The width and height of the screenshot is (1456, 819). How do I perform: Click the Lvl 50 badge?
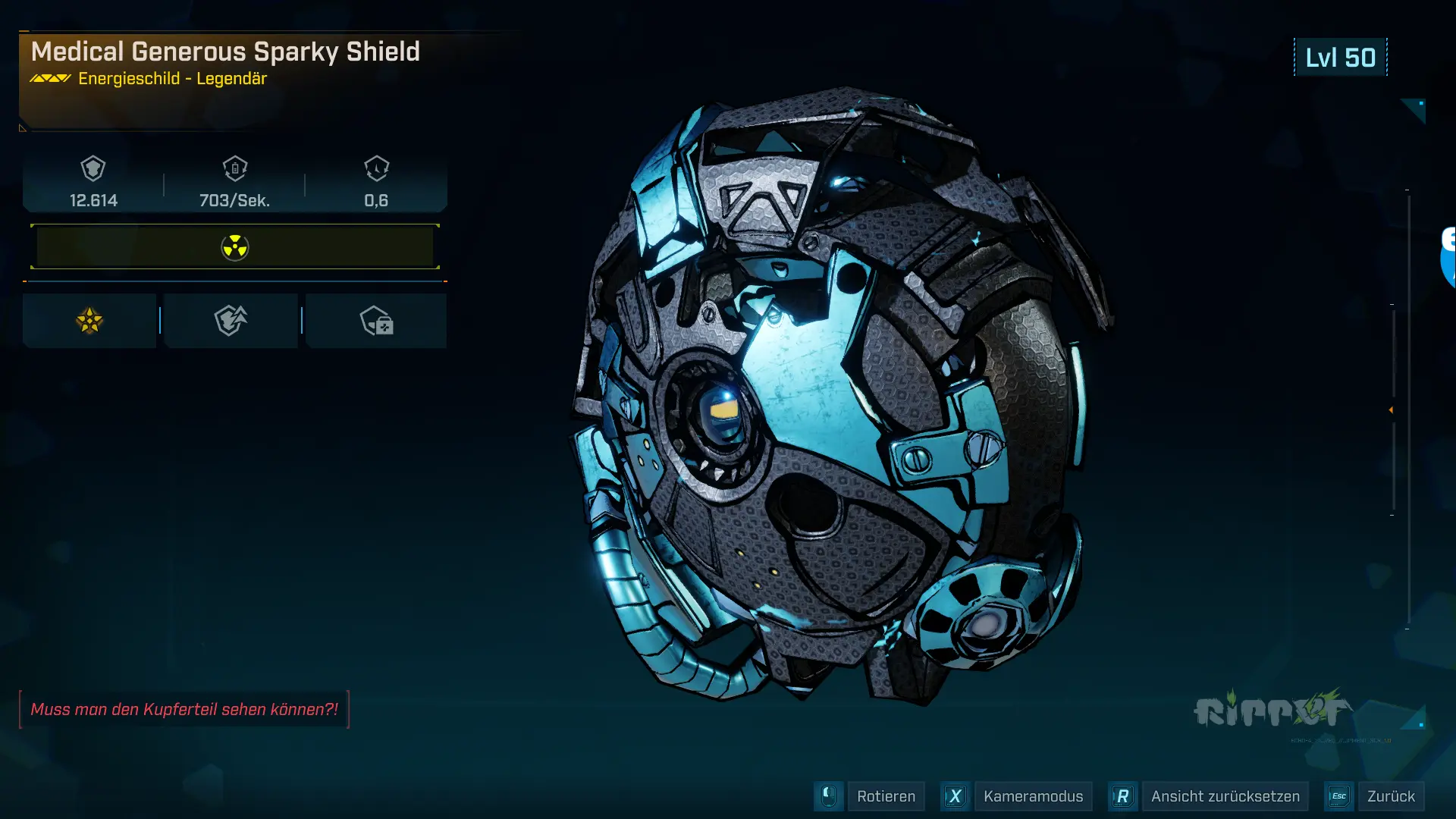click(x=1339, y=57)
